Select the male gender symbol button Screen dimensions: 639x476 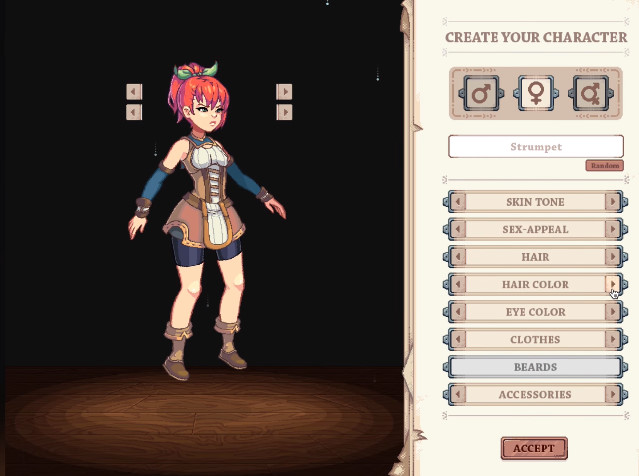[x=480, y=94]
